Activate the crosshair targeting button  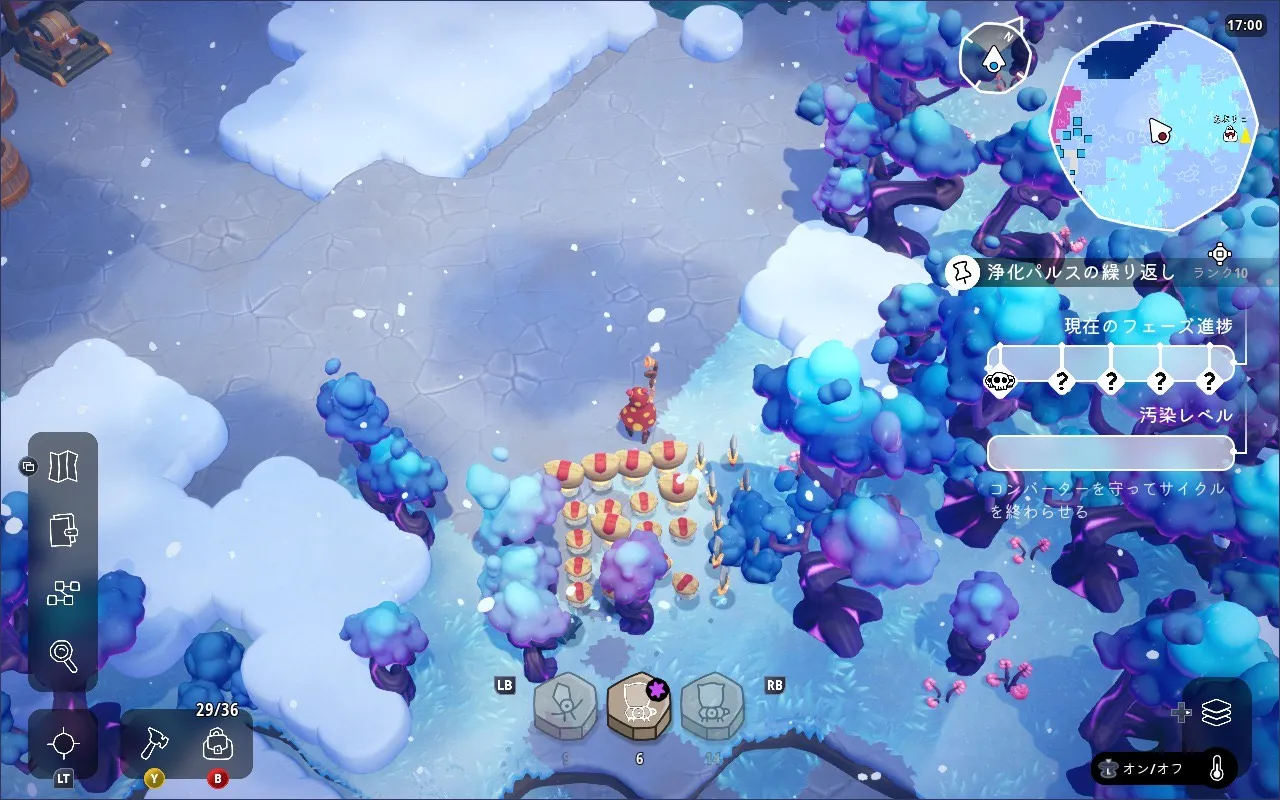point(64,744)
